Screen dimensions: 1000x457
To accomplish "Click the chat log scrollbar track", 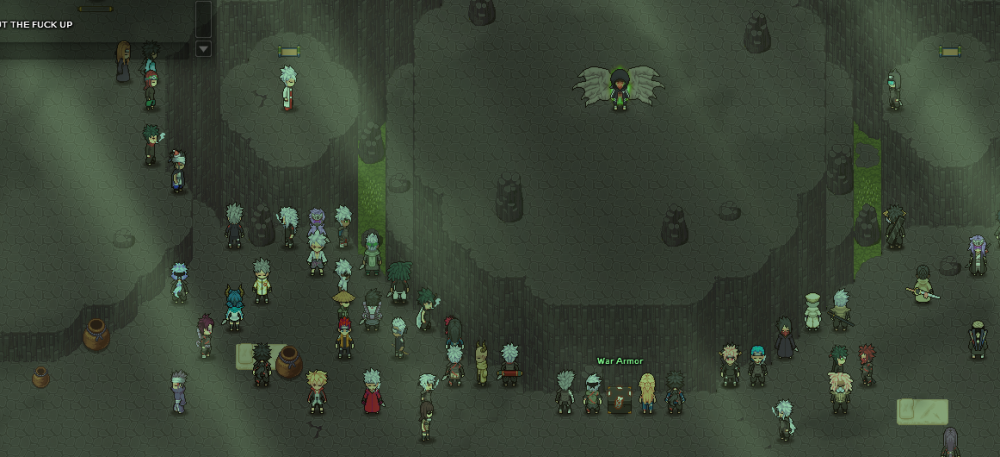I will 203,18.
